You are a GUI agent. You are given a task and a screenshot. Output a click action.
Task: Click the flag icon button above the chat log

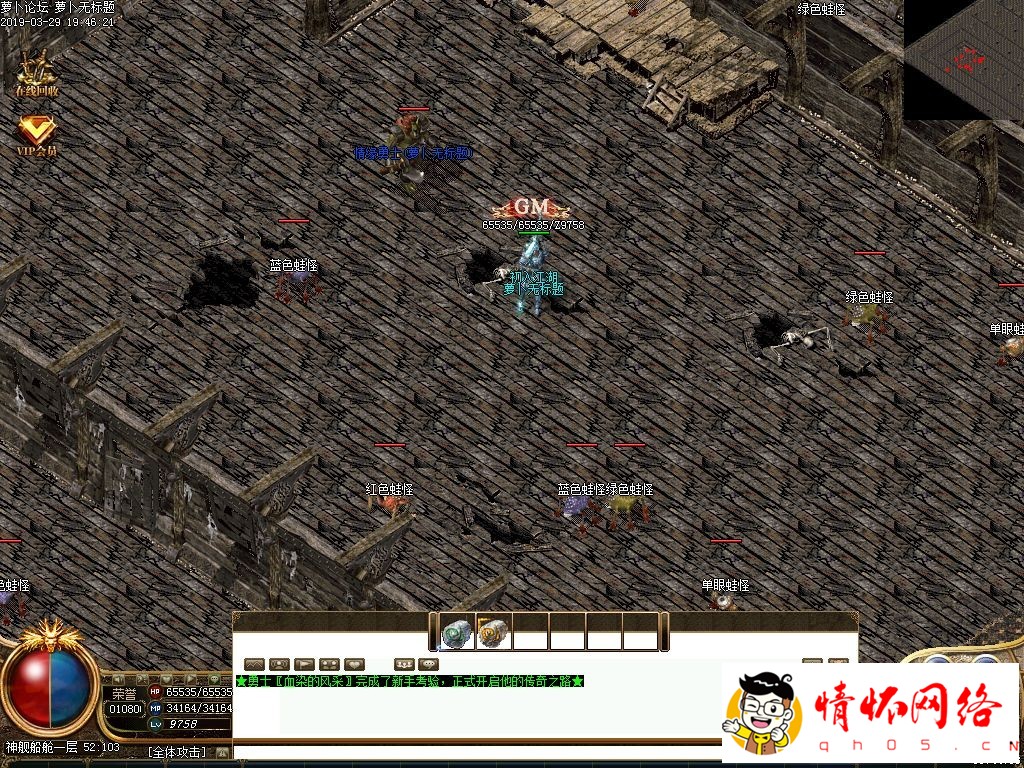(x=304, y=664)
